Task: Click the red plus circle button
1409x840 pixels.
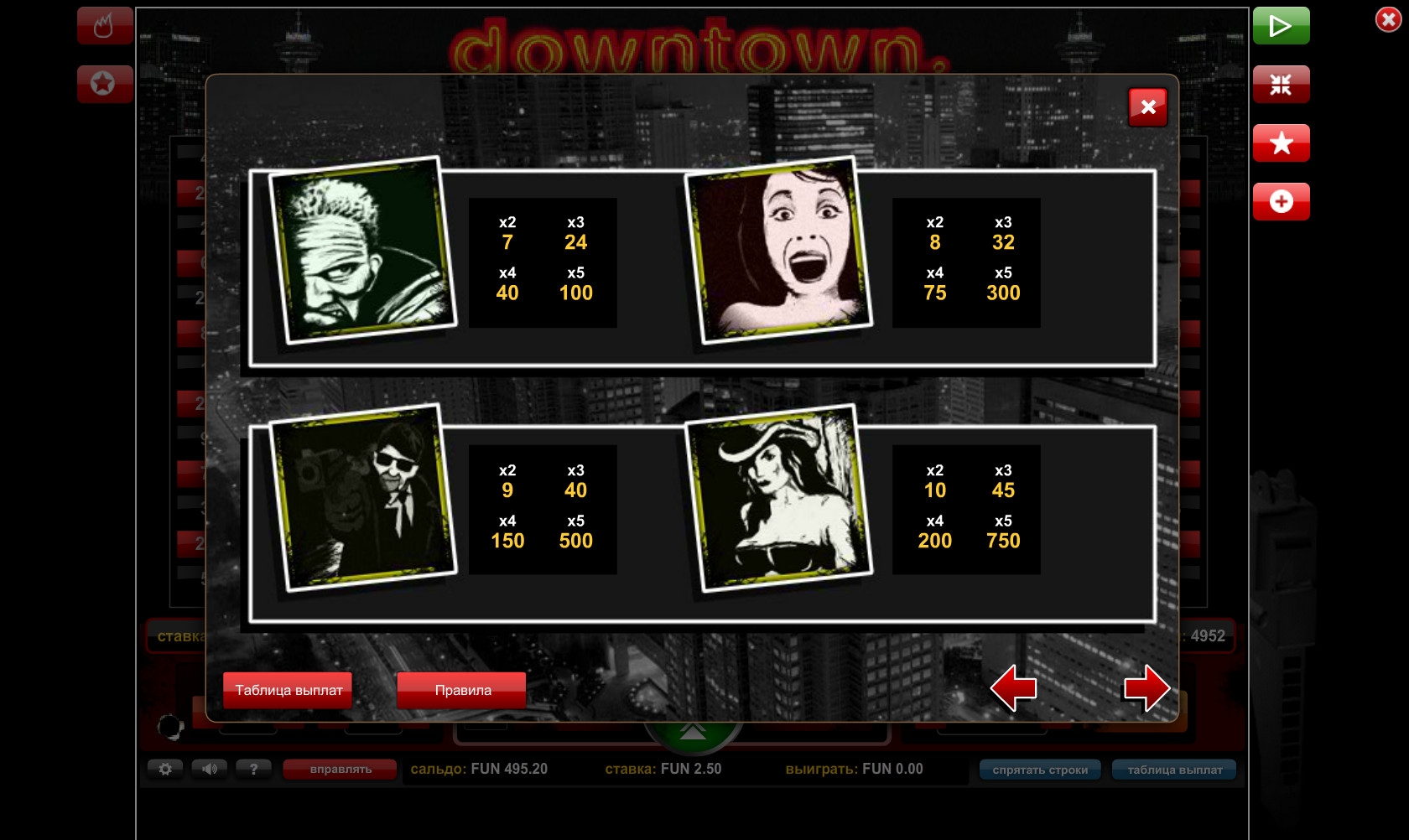Action: [1281, 201]
